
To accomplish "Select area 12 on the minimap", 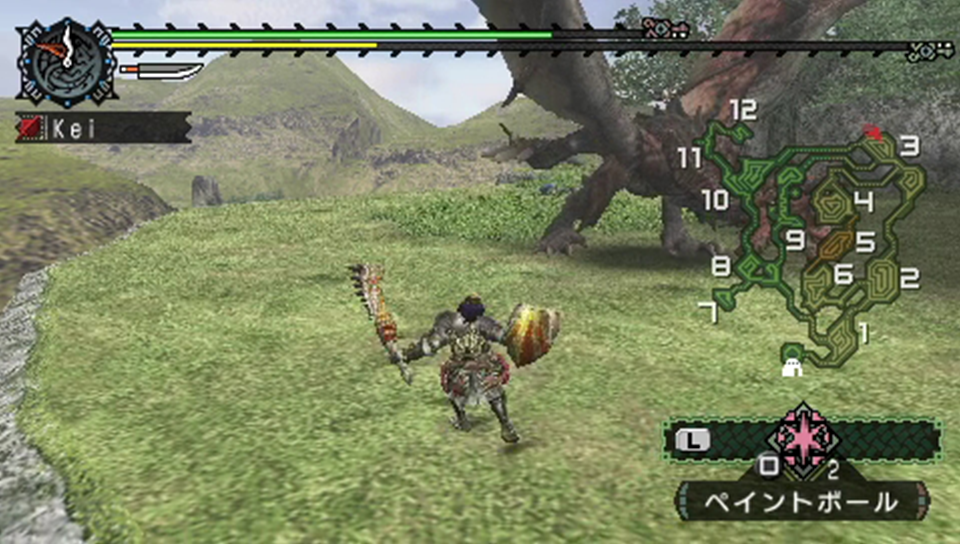I will click(x=743, y=110).
